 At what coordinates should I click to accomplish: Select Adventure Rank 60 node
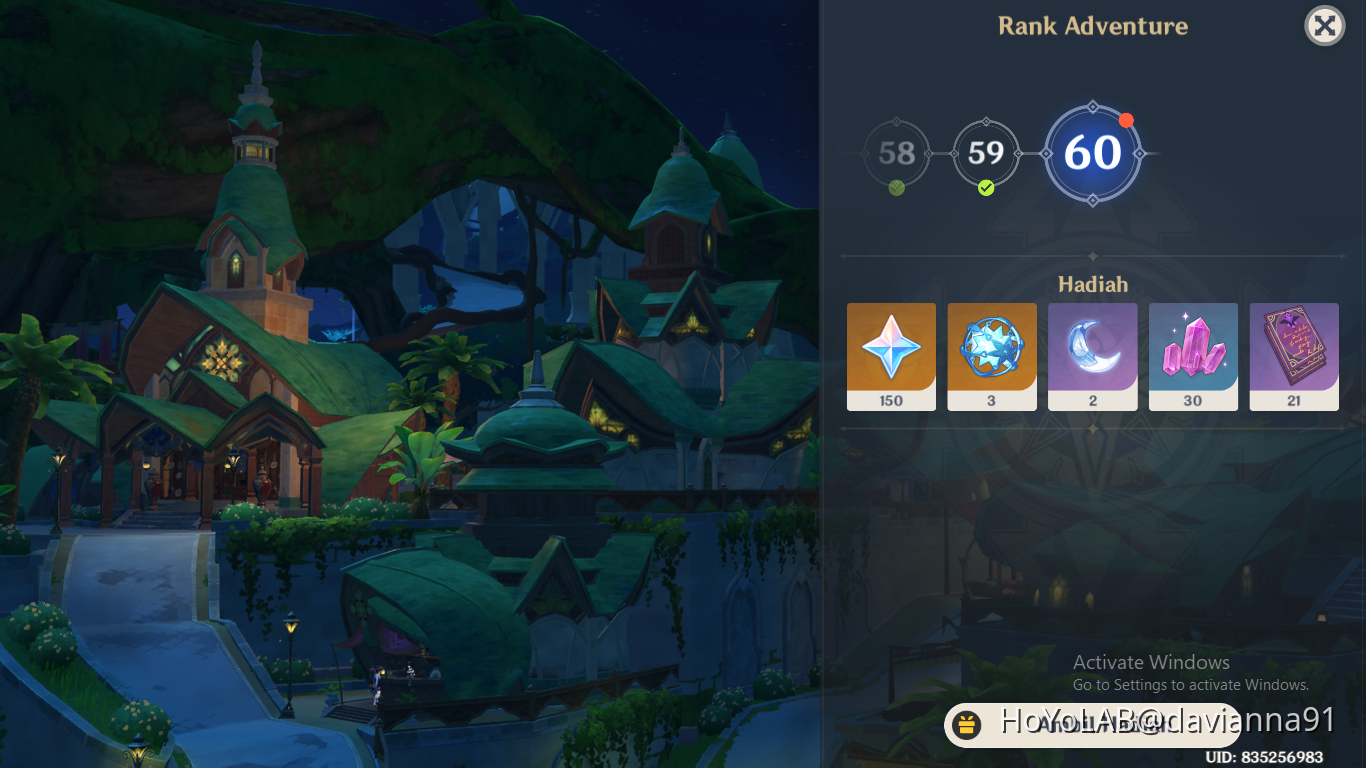[1093, 153]
